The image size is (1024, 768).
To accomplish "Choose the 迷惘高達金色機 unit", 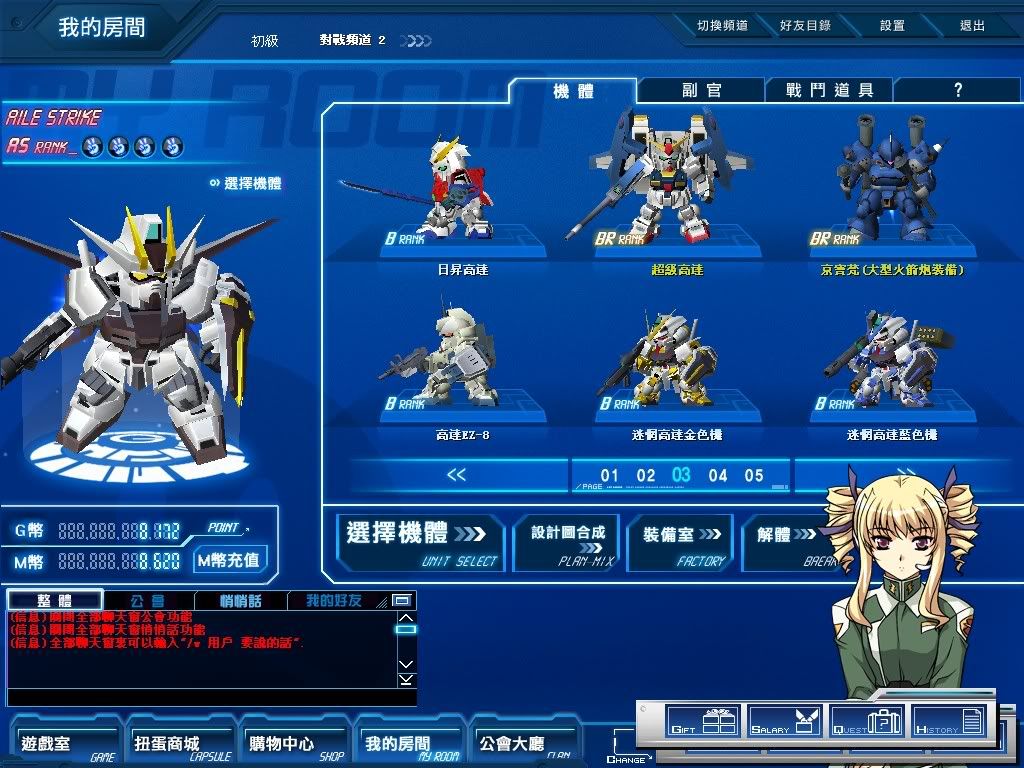I will click(x=676, y=362).
